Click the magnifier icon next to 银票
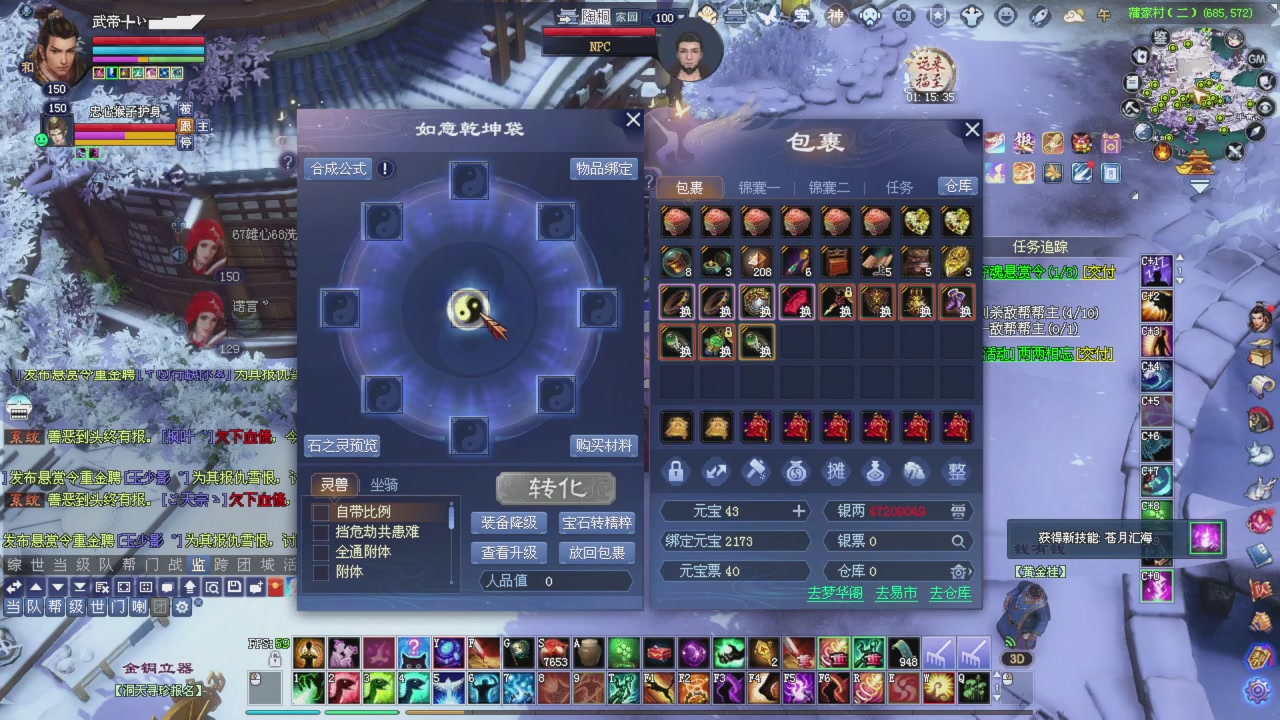This screenshot has height=720, width=1280. tap(957, 540)
